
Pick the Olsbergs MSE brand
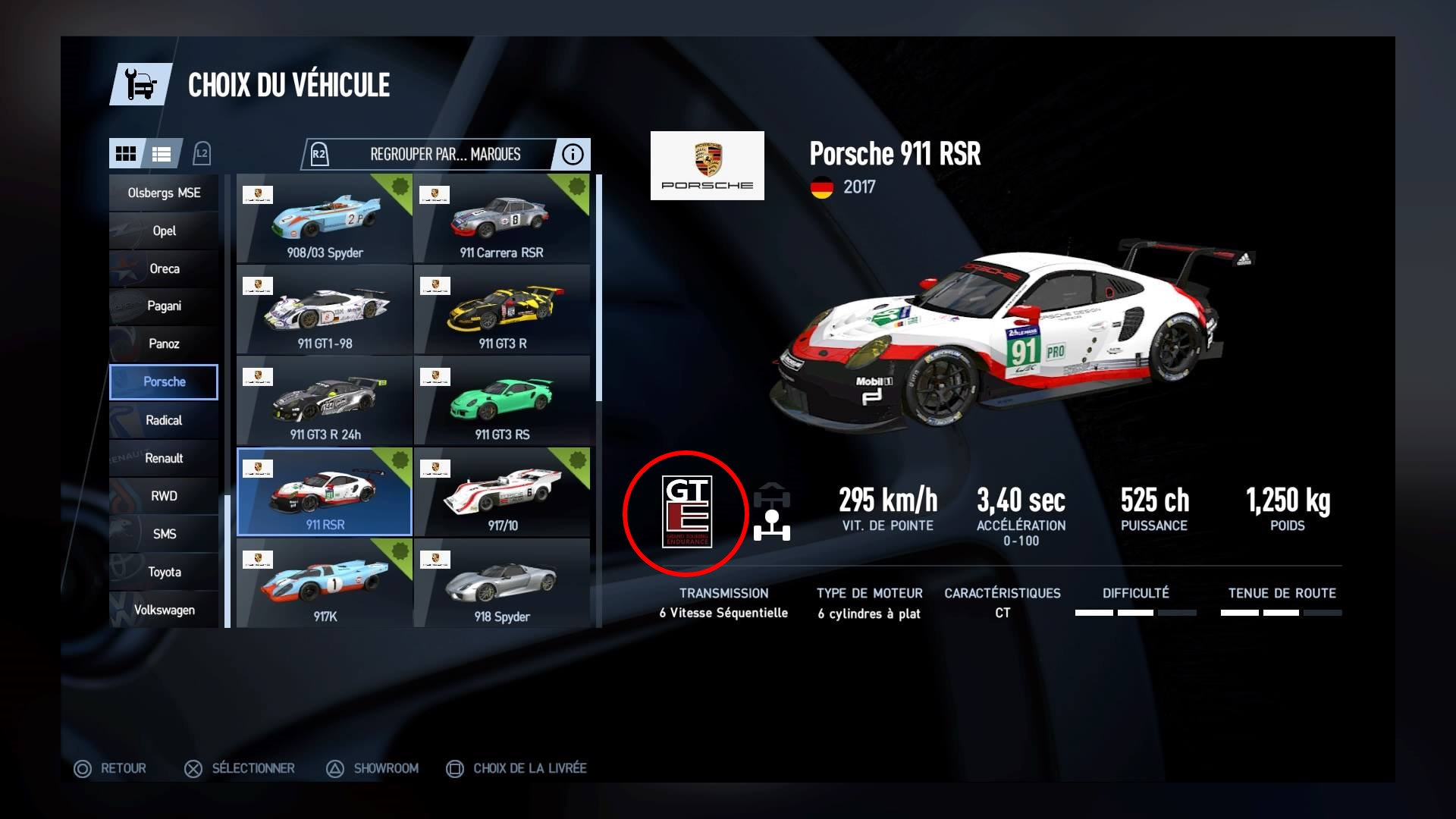pyautogui.click(x=164, y=193)
